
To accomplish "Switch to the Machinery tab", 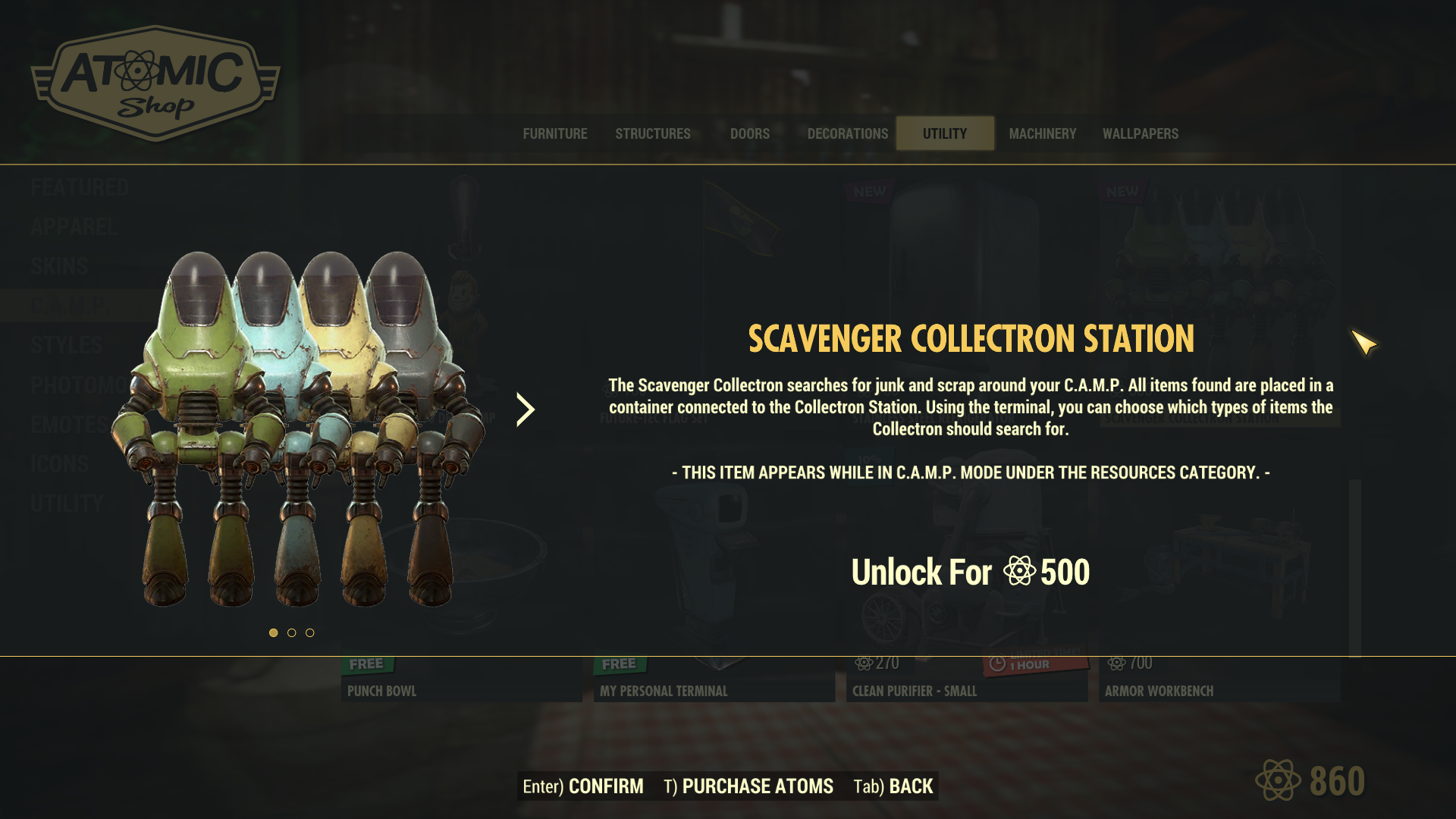I will click(1043, 133).
